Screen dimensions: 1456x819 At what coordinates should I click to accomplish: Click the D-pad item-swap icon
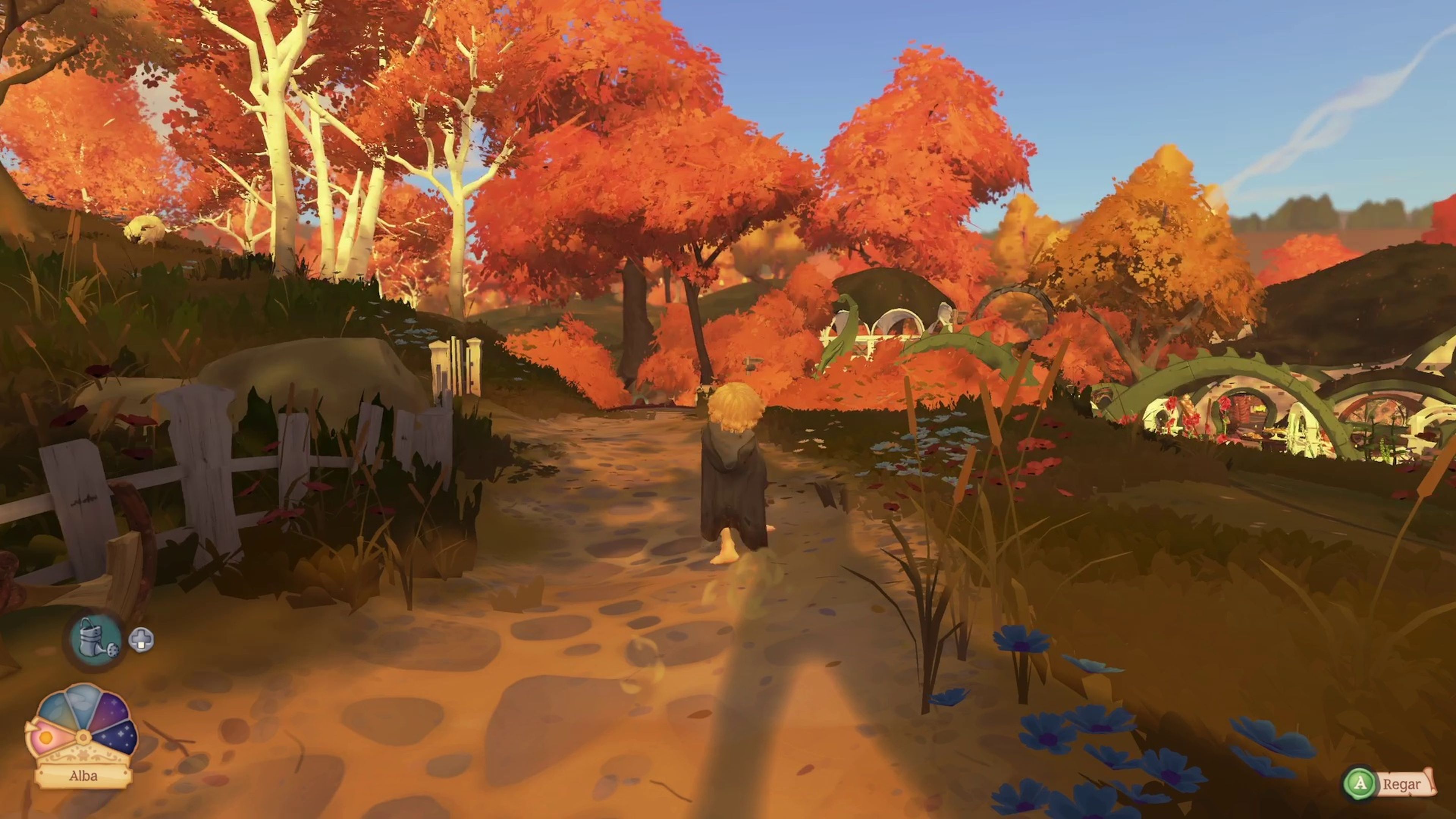click(x=142, y=640)
